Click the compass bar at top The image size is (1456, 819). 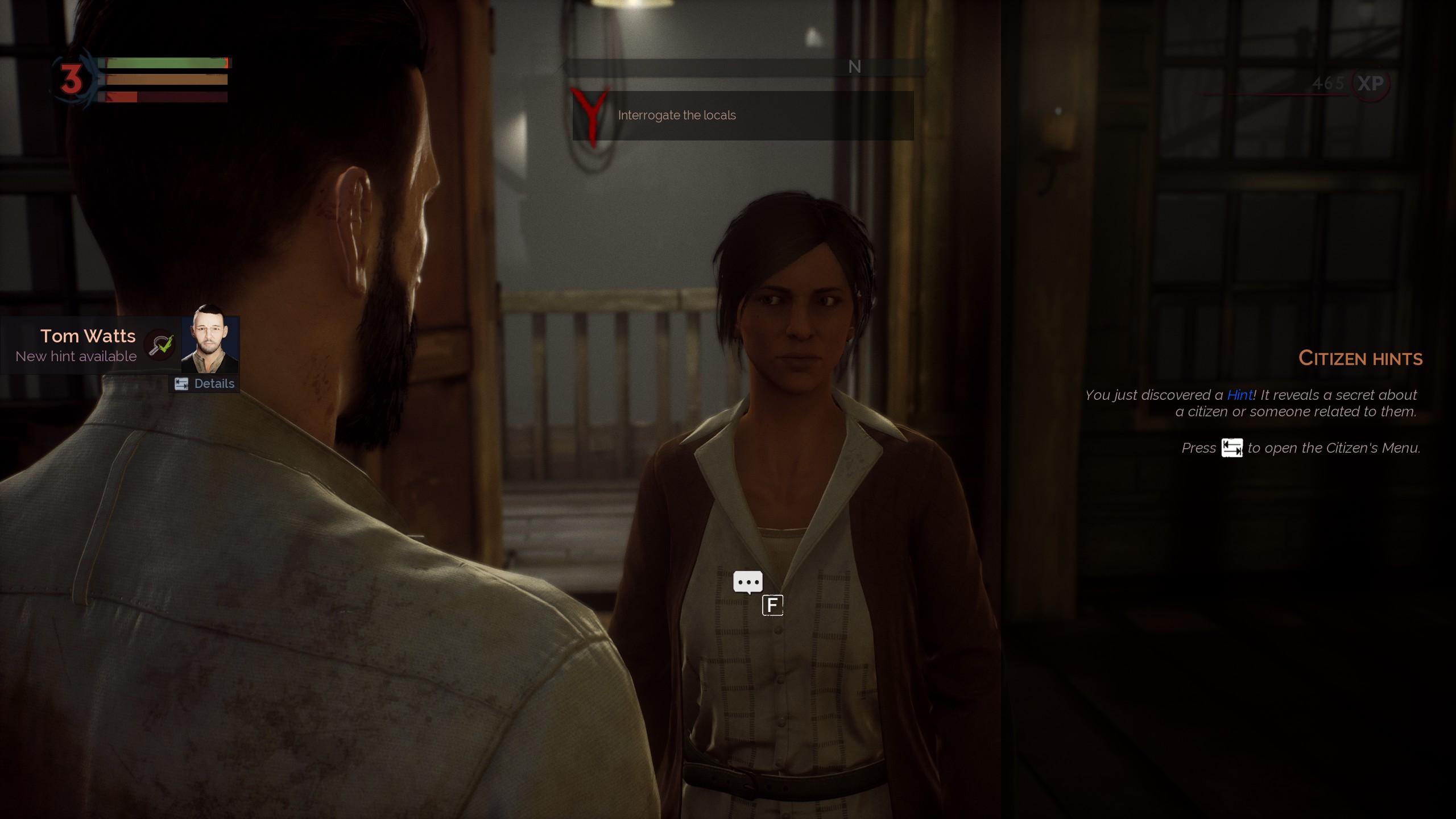coord(745,67)
